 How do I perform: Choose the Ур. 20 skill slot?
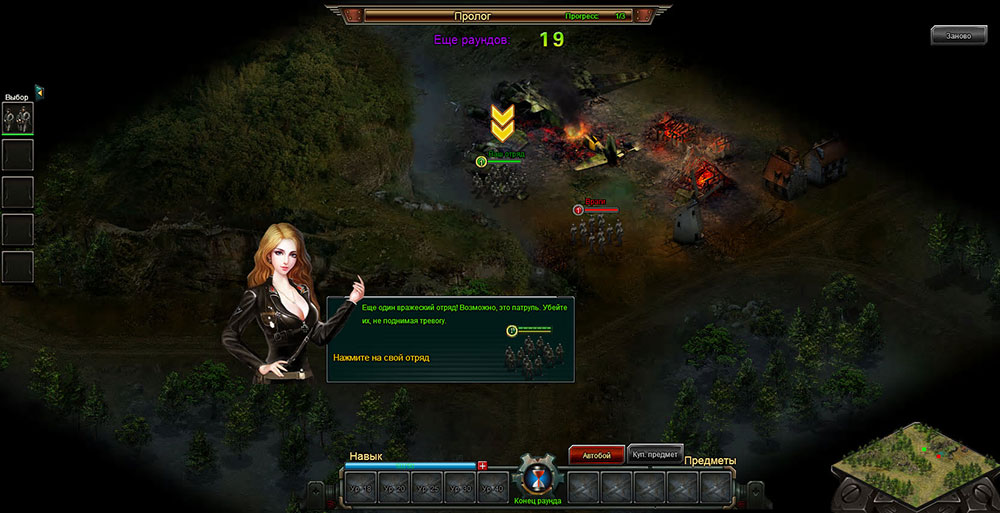coord(393,488)
